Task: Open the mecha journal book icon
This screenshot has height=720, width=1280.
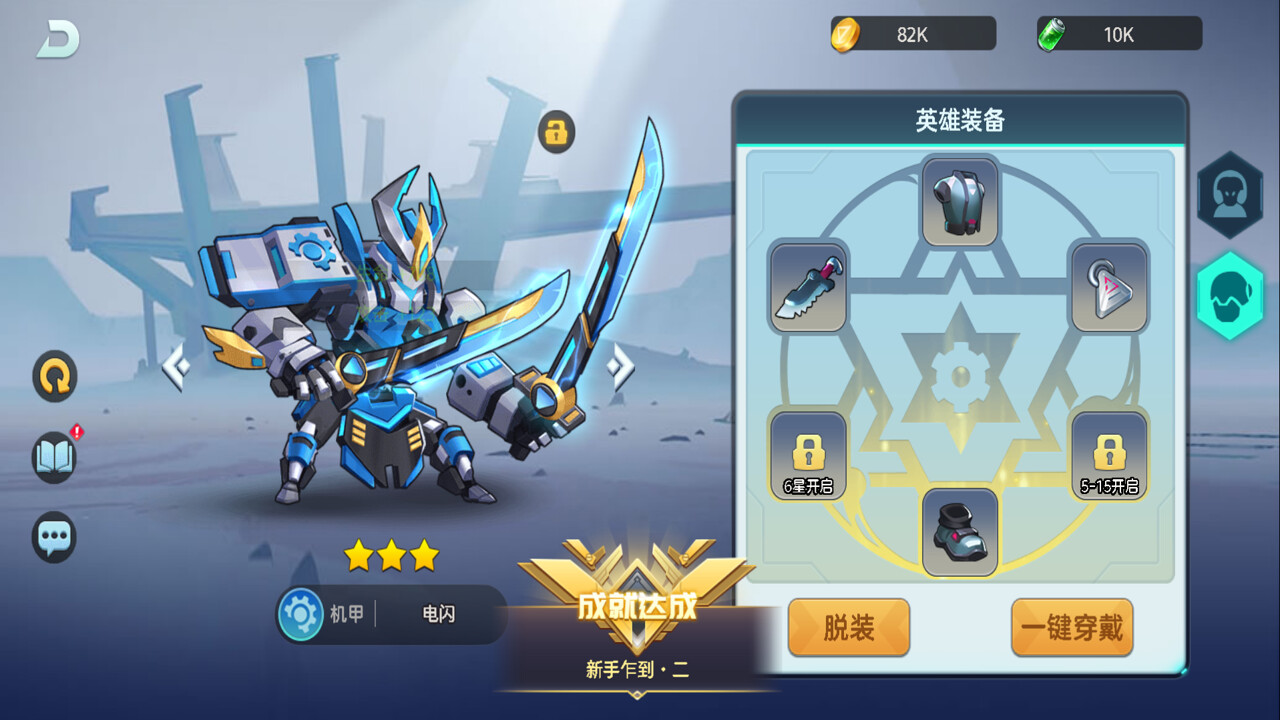Action: (54, 457)
